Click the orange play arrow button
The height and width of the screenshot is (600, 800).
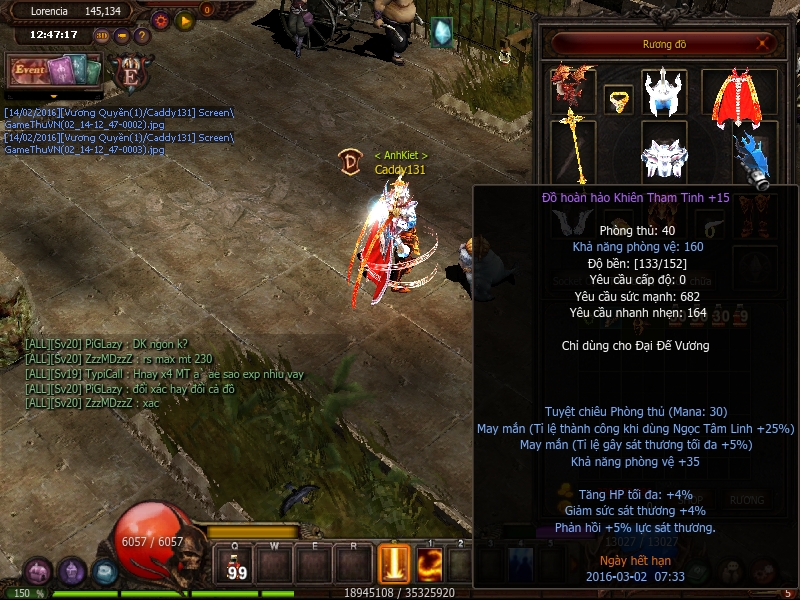point(184,19)
